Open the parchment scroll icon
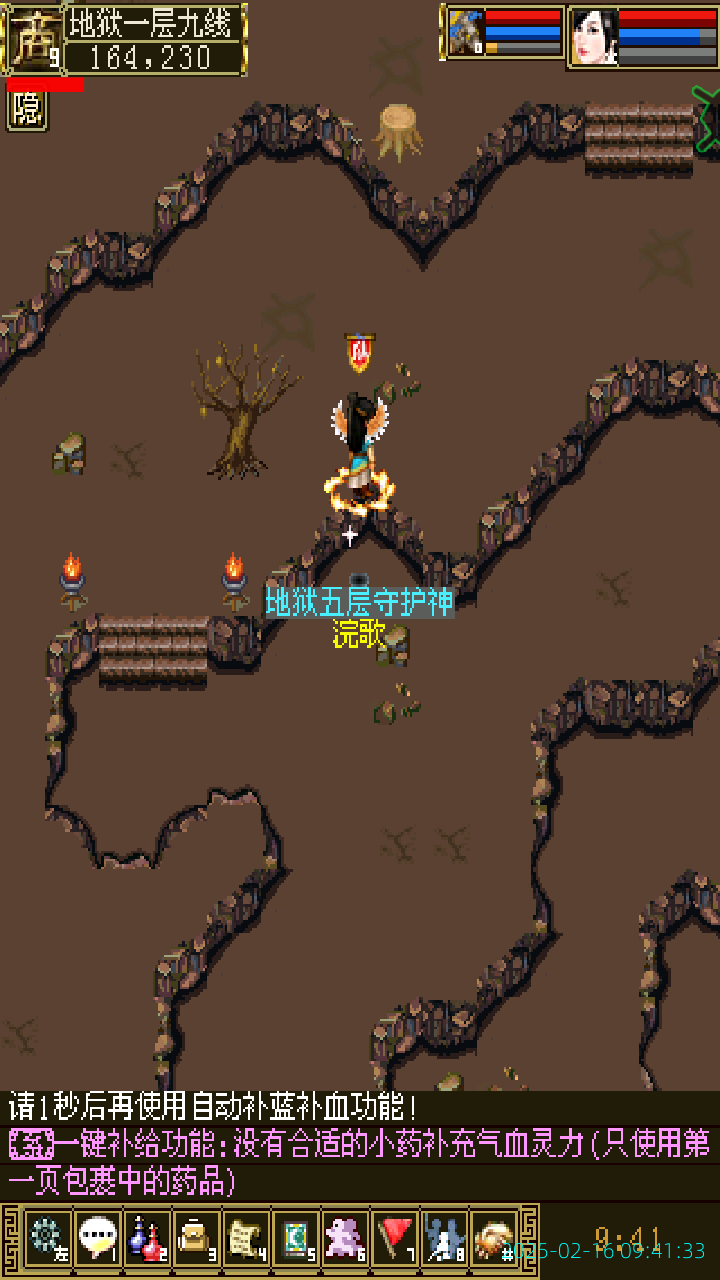Image resolution: width=720 pixels, height=1280 pixels. (246, 1238)
